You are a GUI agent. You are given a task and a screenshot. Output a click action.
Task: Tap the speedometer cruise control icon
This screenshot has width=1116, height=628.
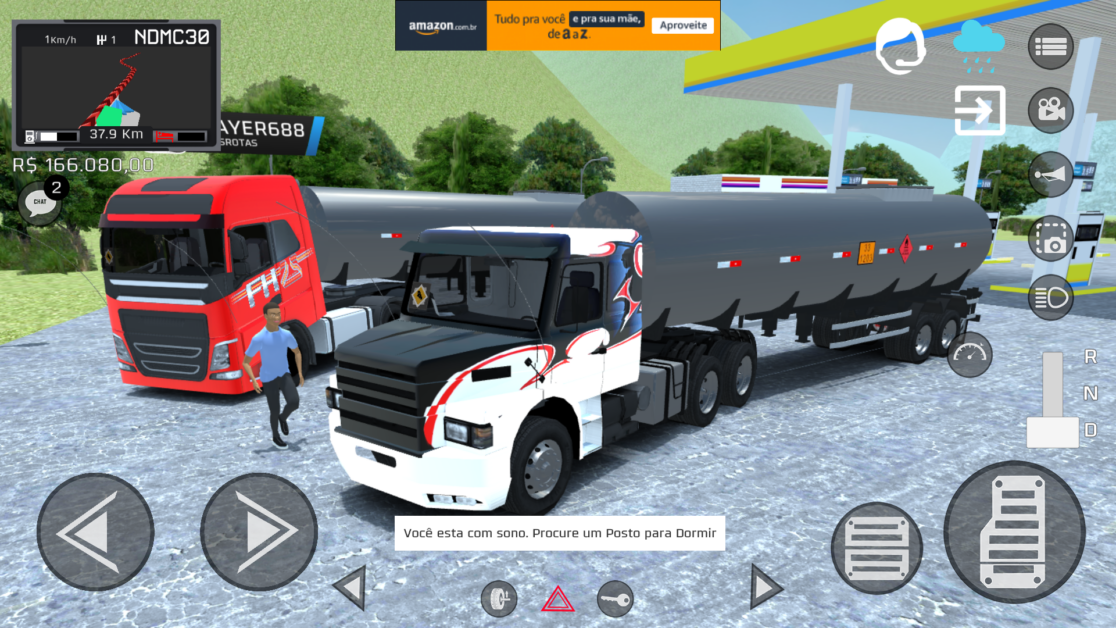point(969,354)
